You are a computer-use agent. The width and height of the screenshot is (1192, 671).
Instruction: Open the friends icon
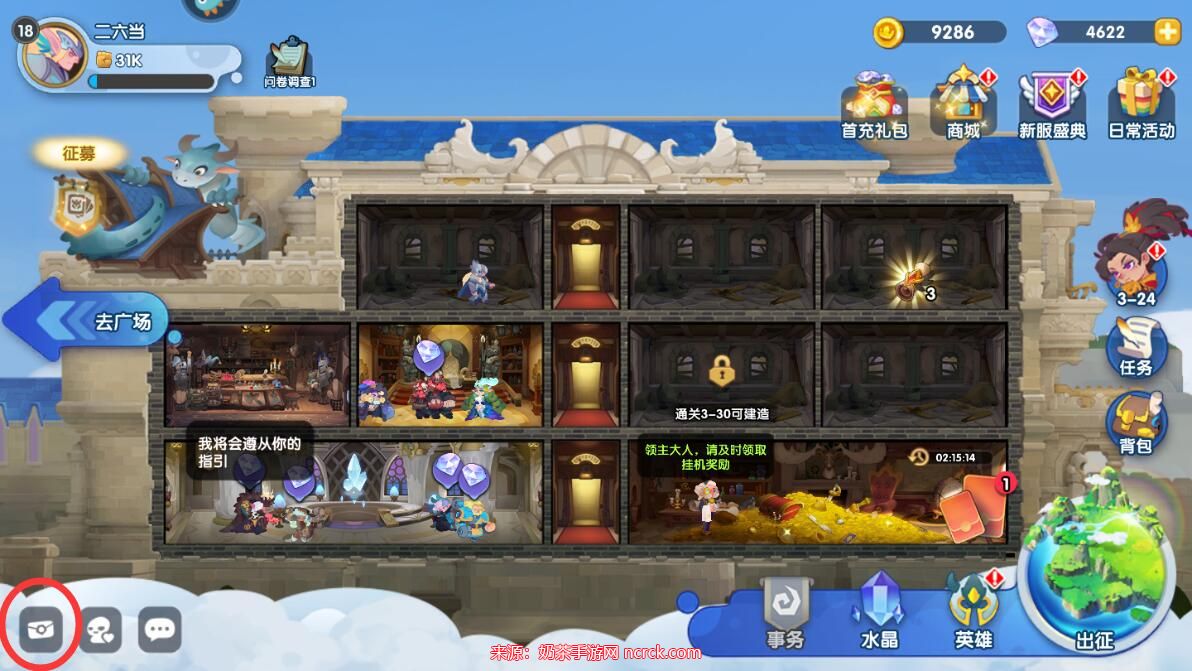100,629
